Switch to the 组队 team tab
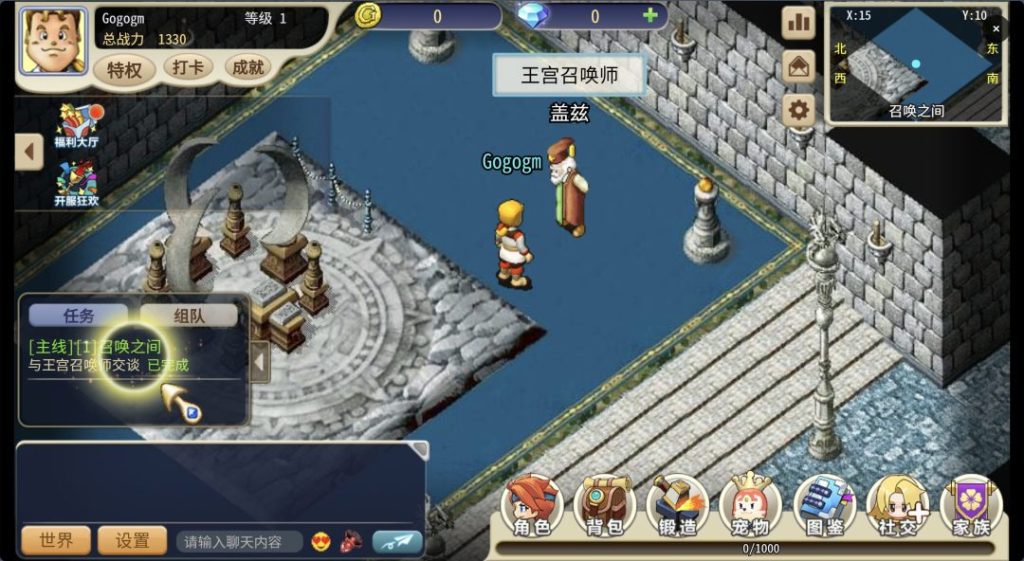 click(188, 316)
